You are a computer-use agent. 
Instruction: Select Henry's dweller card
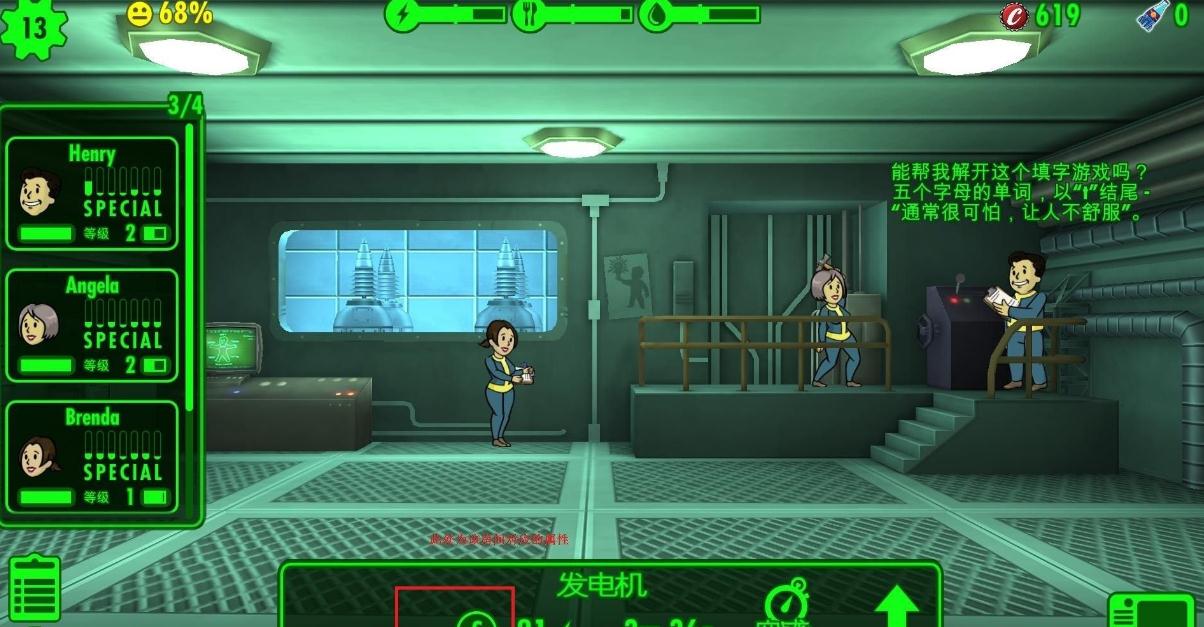click(92, 193)
